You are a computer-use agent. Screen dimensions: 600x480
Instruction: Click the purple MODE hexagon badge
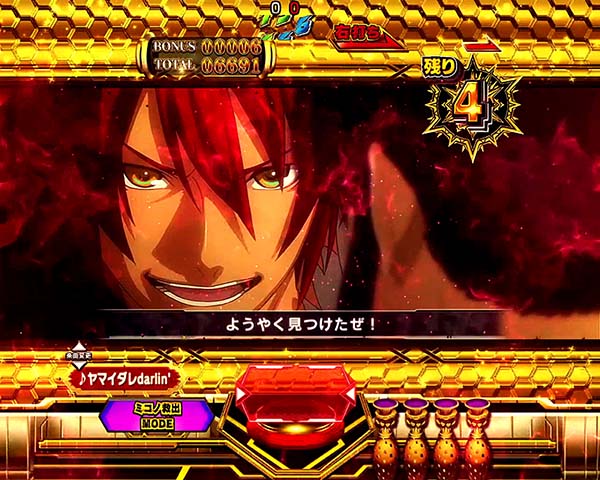point(155,416)
